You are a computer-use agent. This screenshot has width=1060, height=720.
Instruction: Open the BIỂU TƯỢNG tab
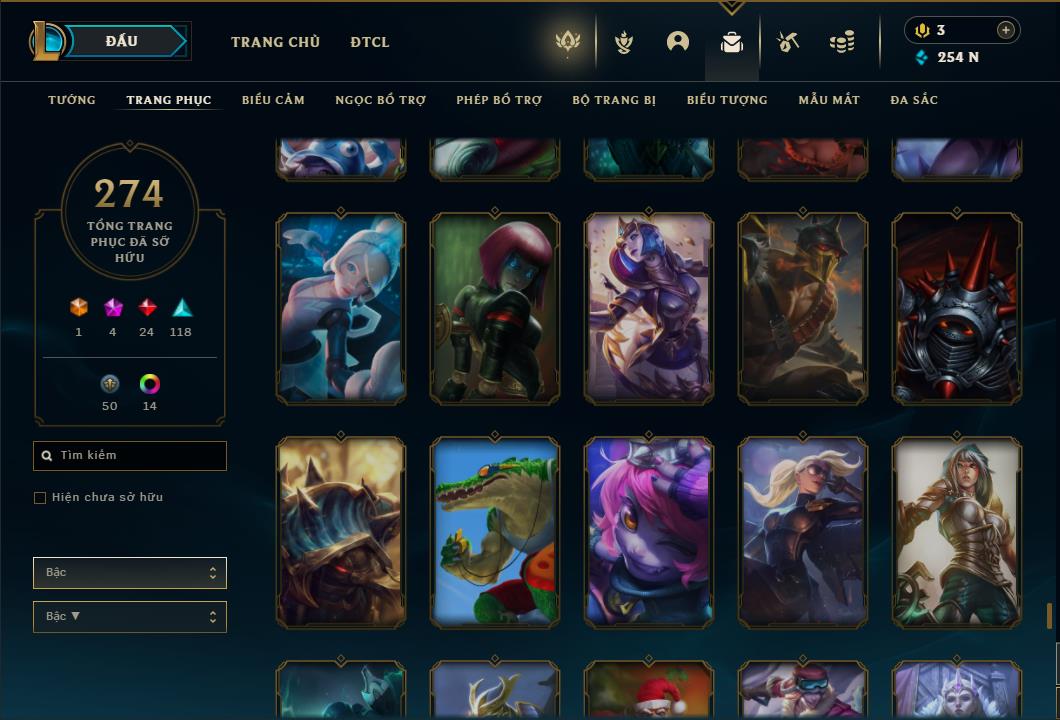(x=727, y=100)
